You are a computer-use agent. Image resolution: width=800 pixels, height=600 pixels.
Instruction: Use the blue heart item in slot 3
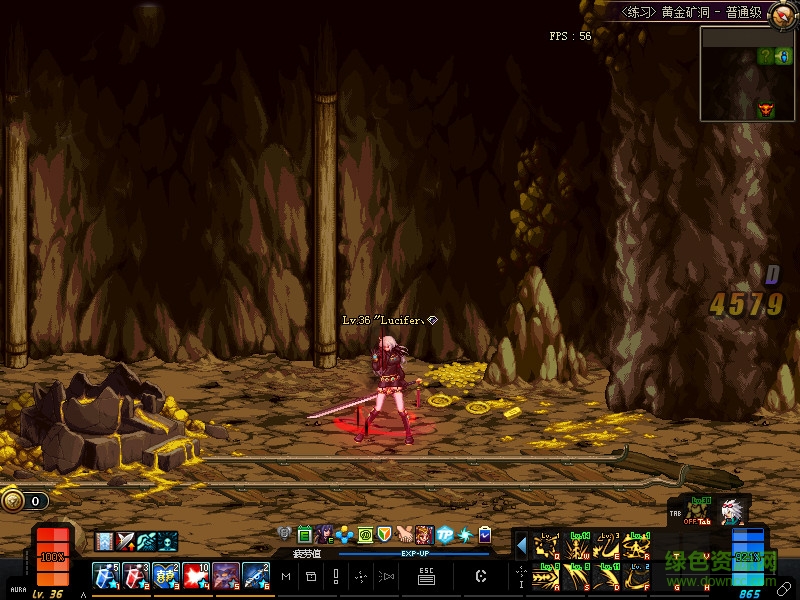(165, 575)
